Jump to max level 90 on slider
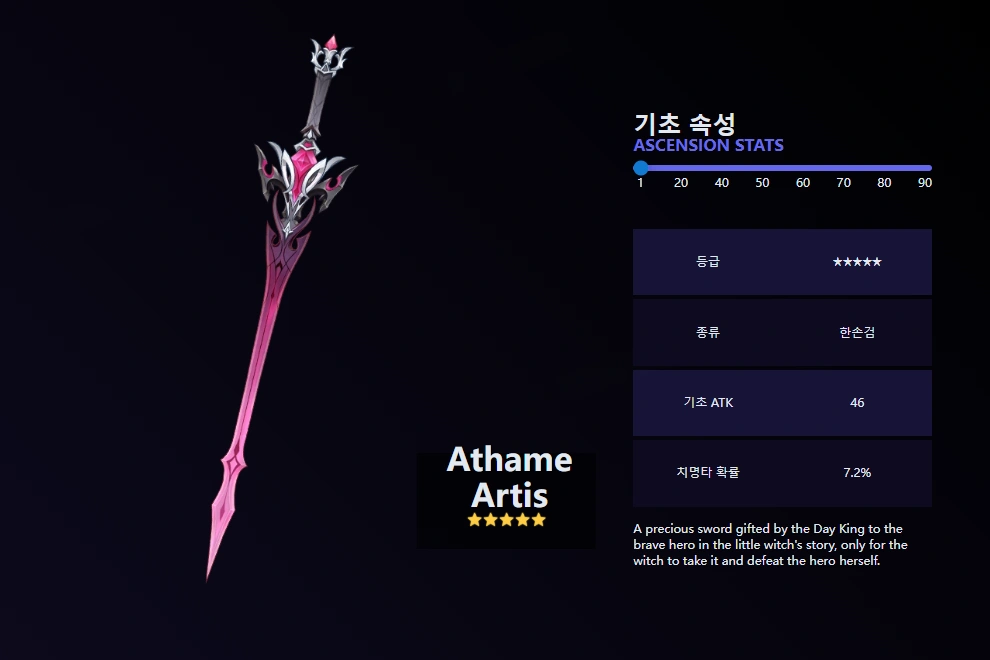The image size is (990, 660). [x=925, y=168]
